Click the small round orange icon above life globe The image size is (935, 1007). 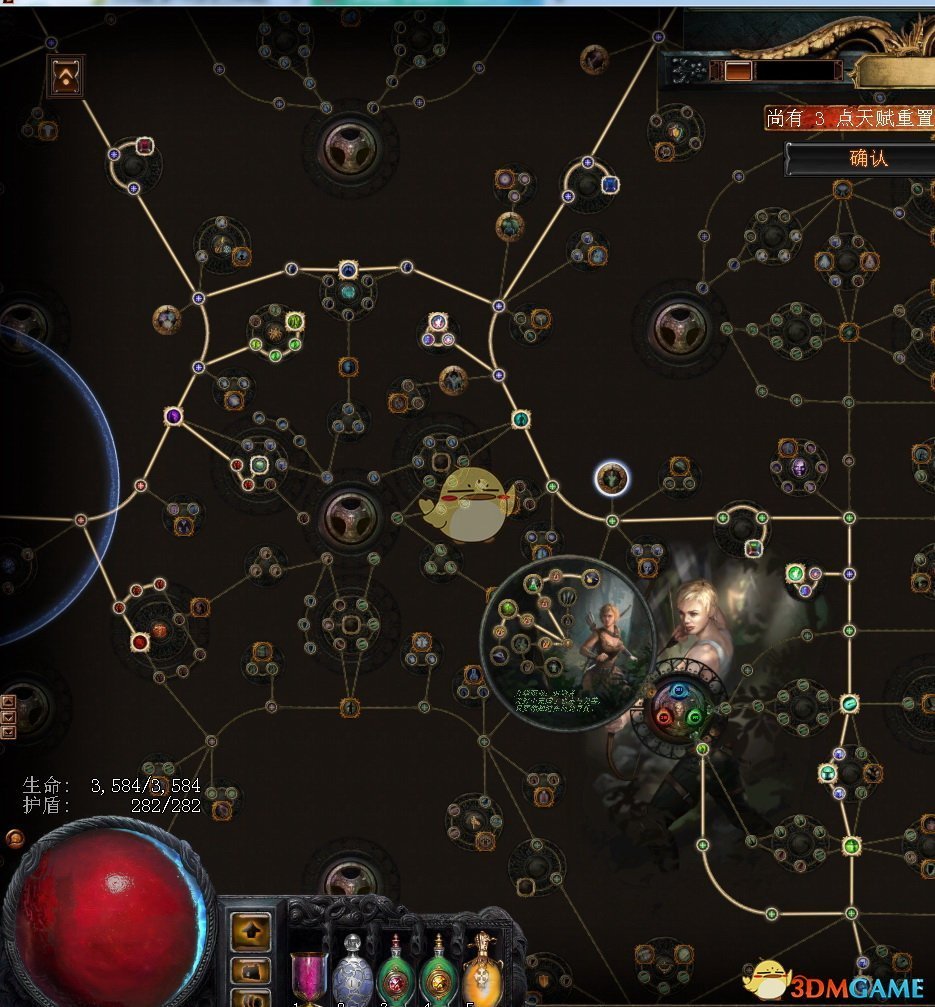[15, 838]
